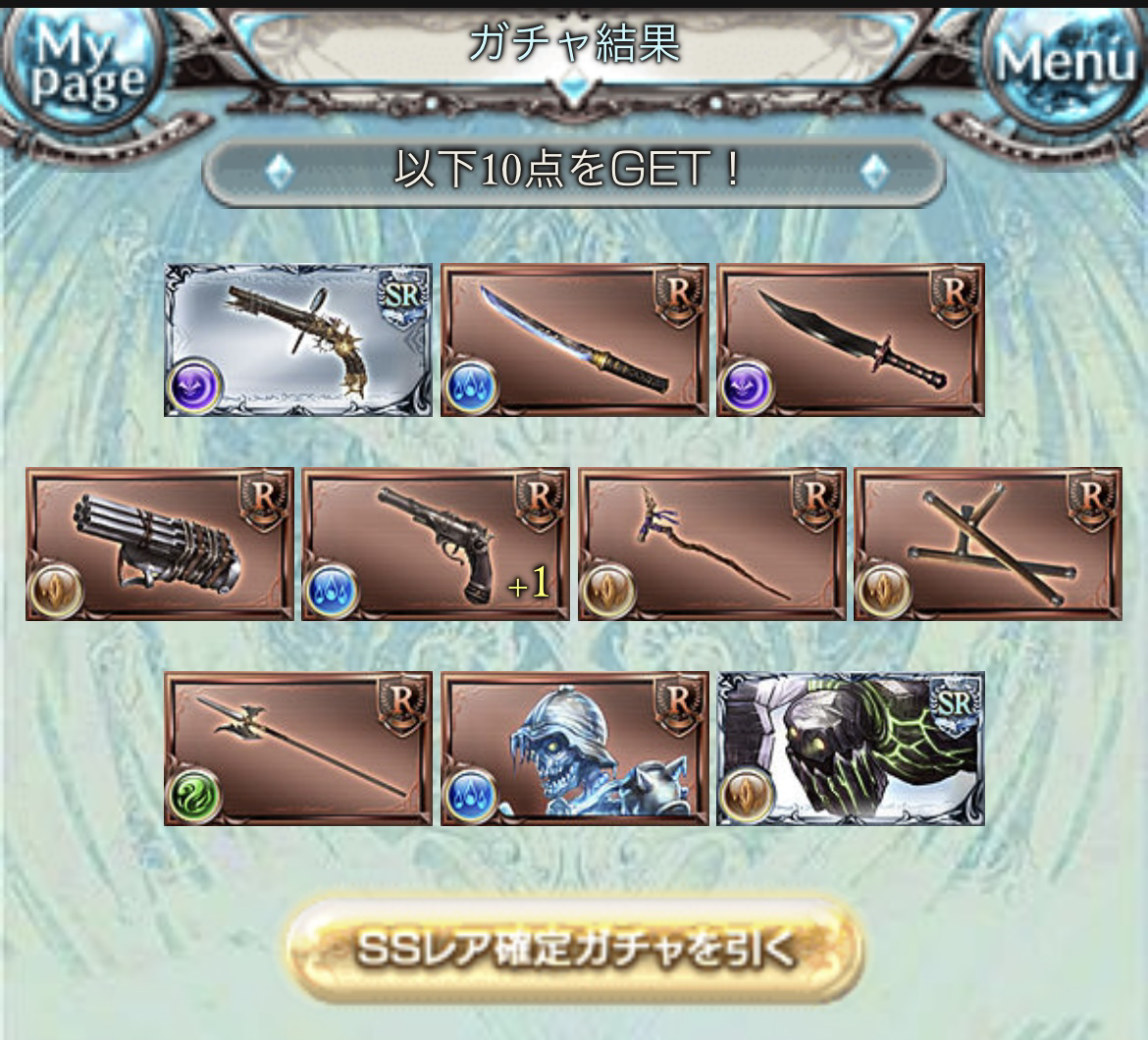Select the revolver with +1 bonus
Screen dimensions: 1148x1040
pyautogui.click(x=435, y=544)
